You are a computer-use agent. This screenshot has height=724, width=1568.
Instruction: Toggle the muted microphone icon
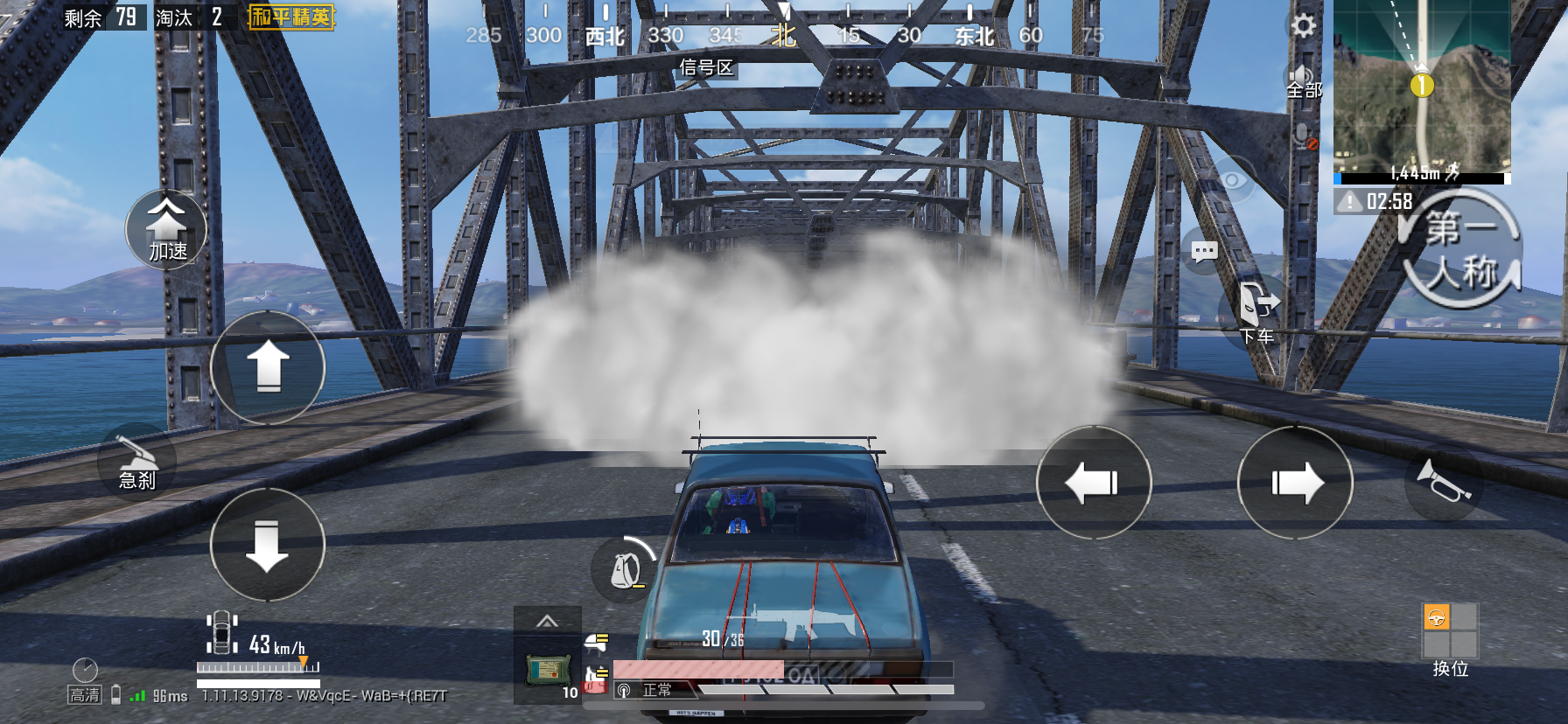[1305, 136]
